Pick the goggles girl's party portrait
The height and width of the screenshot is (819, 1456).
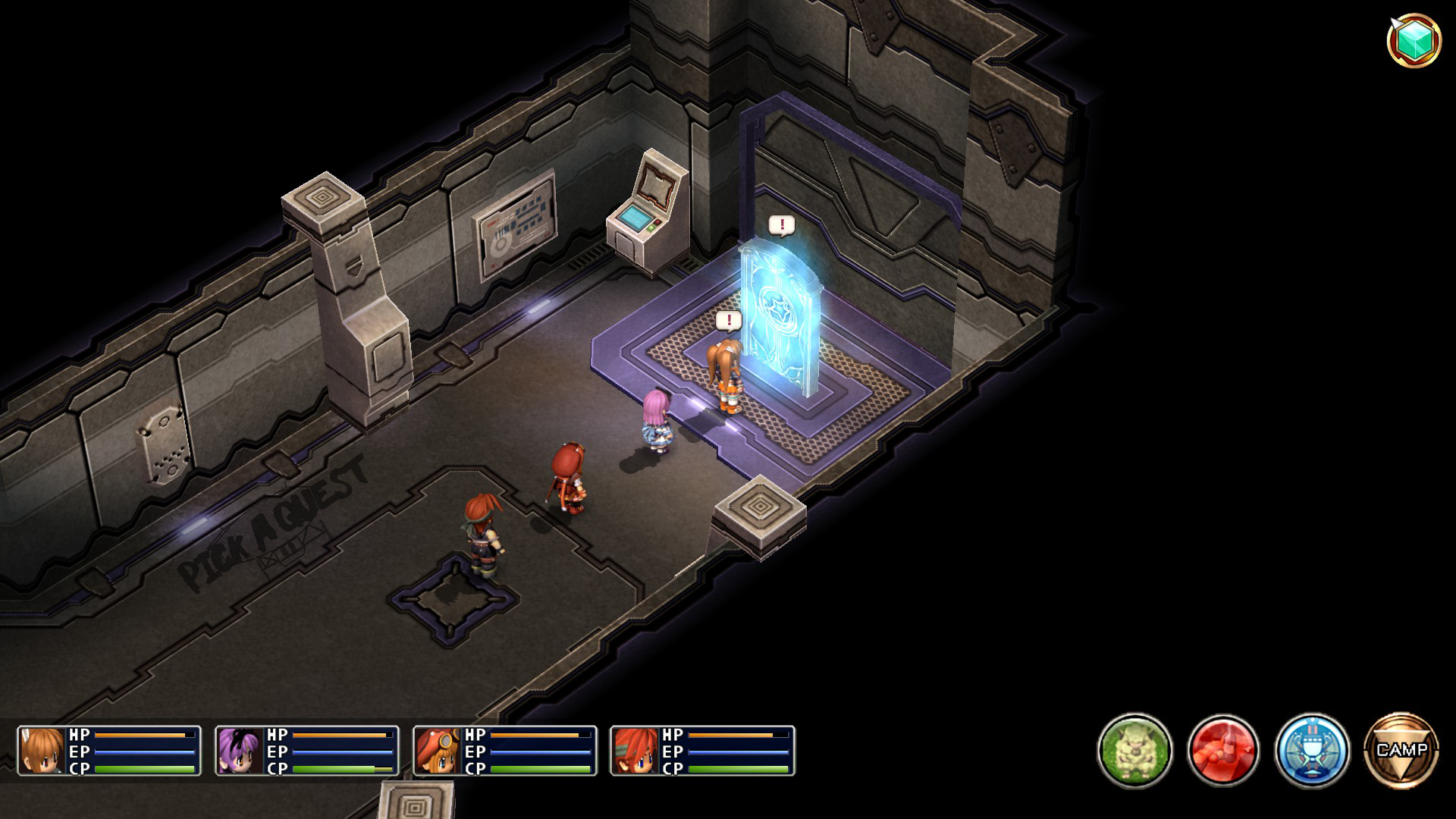pos(438,751)
